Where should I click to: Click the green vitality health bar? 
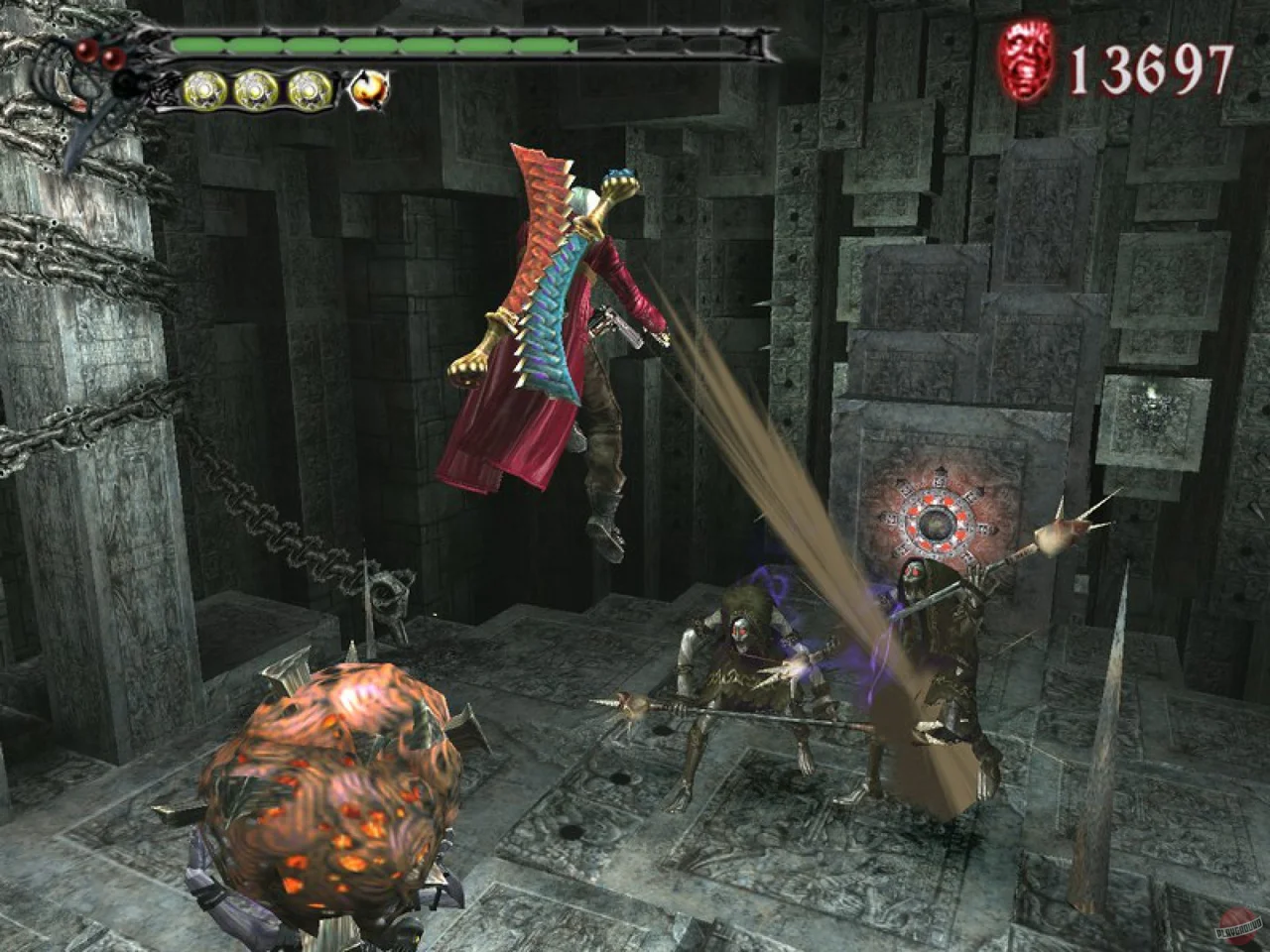point(377,45)
